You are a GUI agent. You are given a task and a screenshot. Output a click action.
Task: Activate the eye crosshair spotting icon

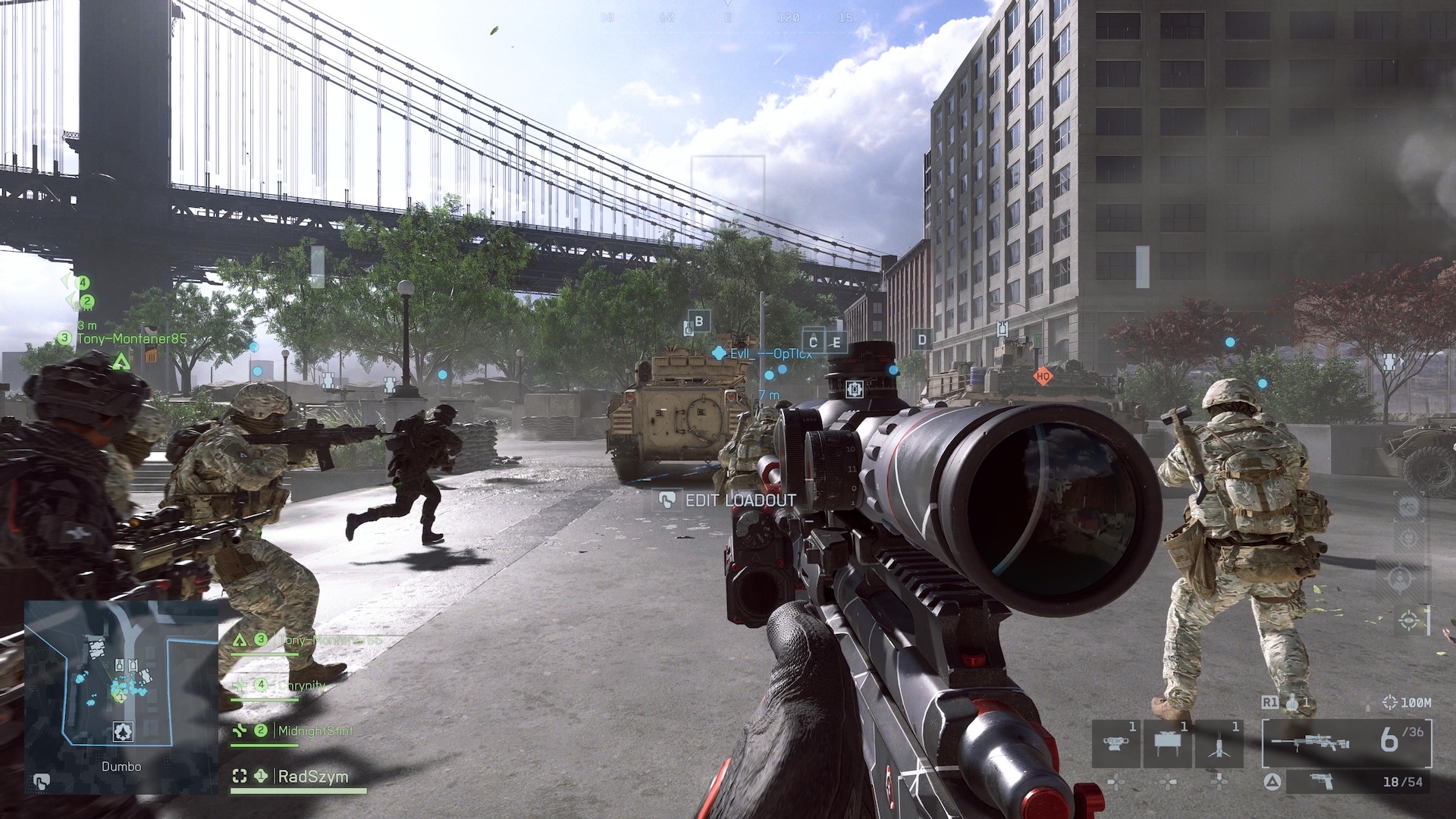[1410, 621]
